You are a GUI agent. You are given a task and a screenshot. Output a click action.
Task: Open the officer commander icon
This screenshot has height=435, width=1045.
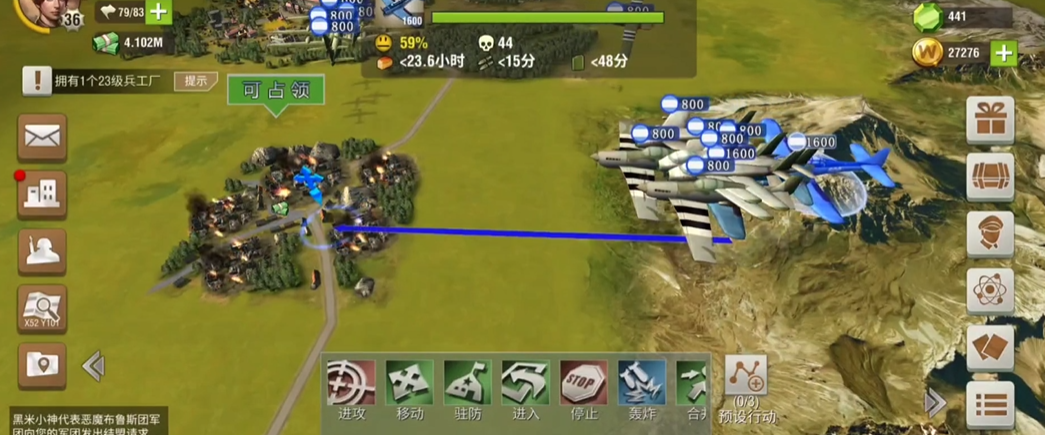[990, 235]
